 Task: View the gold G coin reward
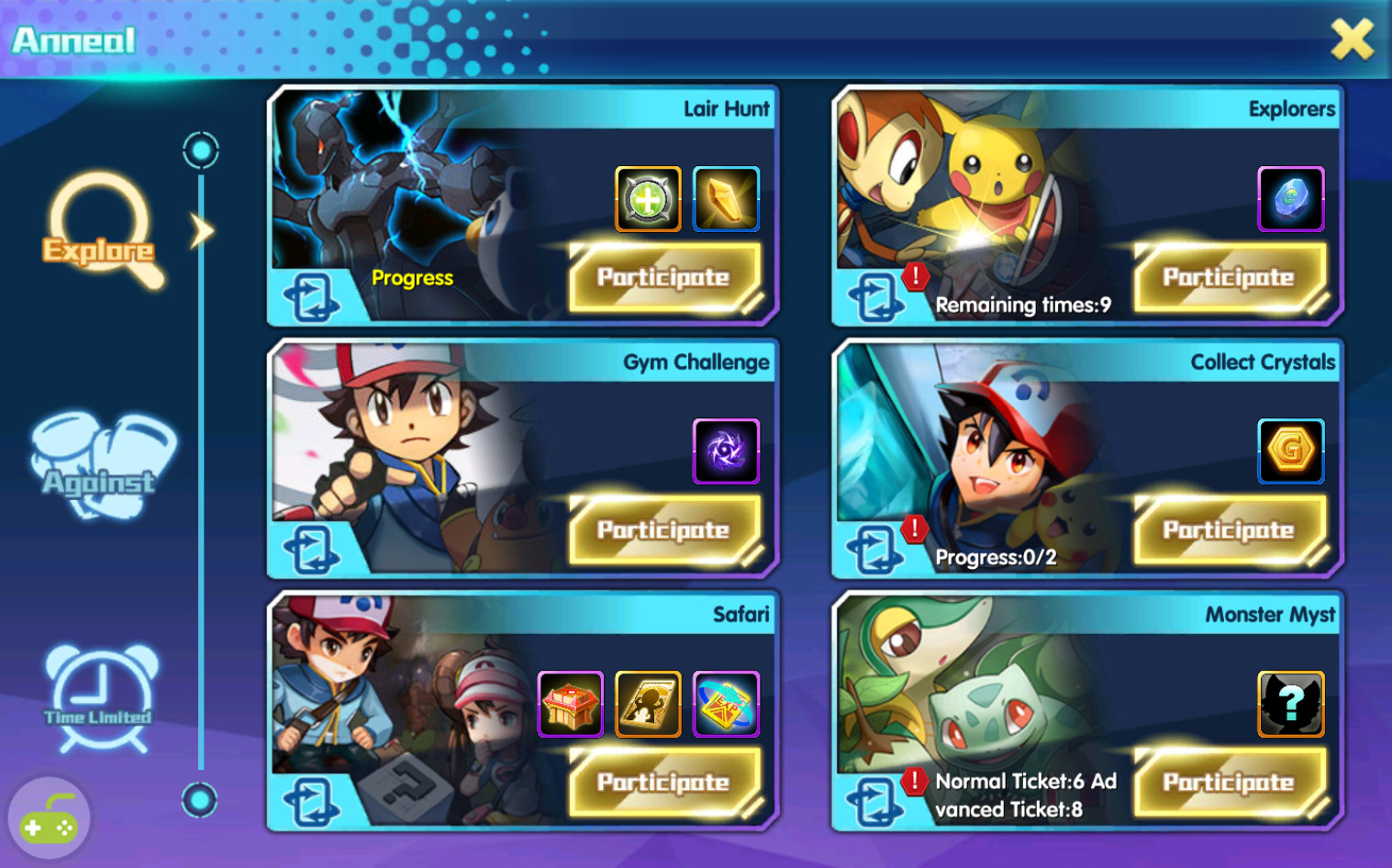click(x=1291, y=451)
